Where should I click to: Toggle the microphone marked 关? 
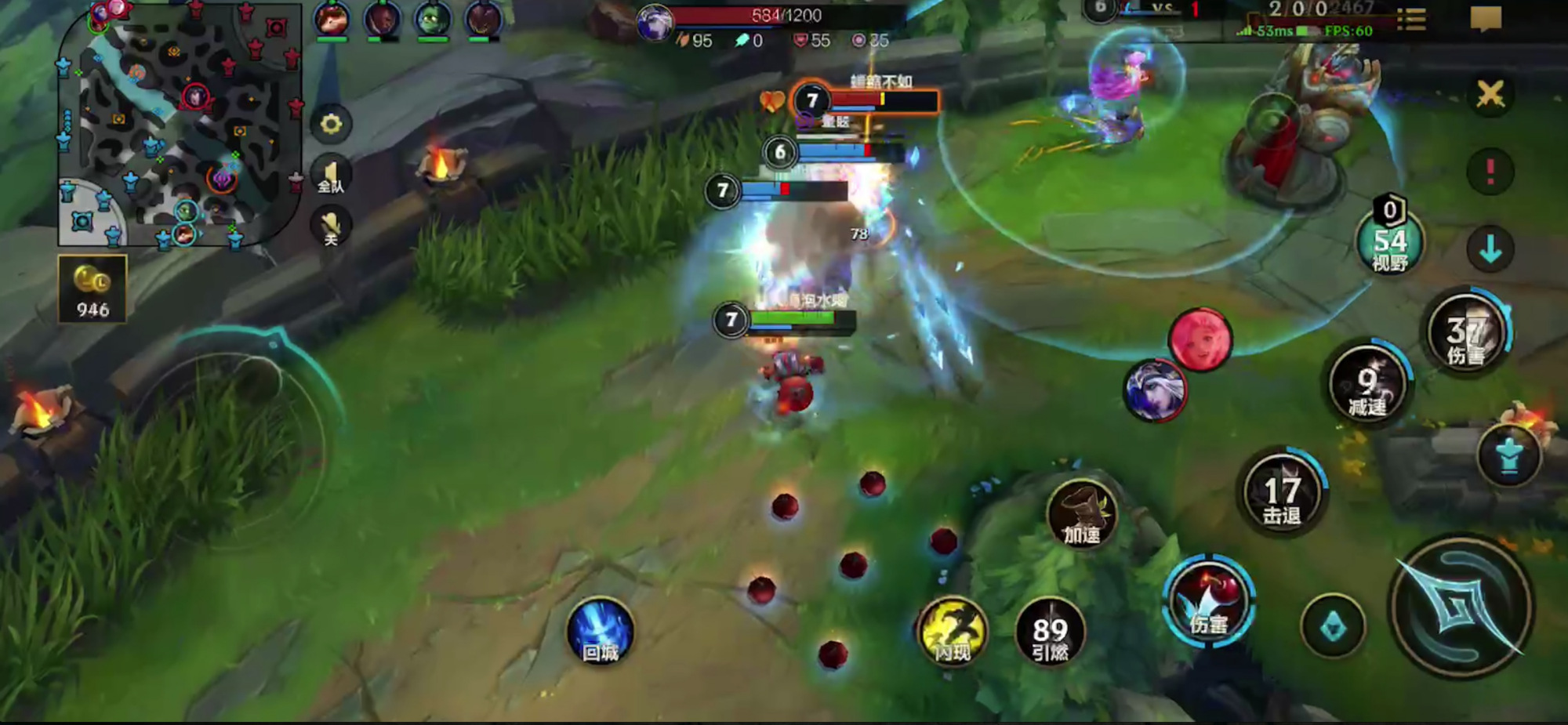tap(331, 228)
